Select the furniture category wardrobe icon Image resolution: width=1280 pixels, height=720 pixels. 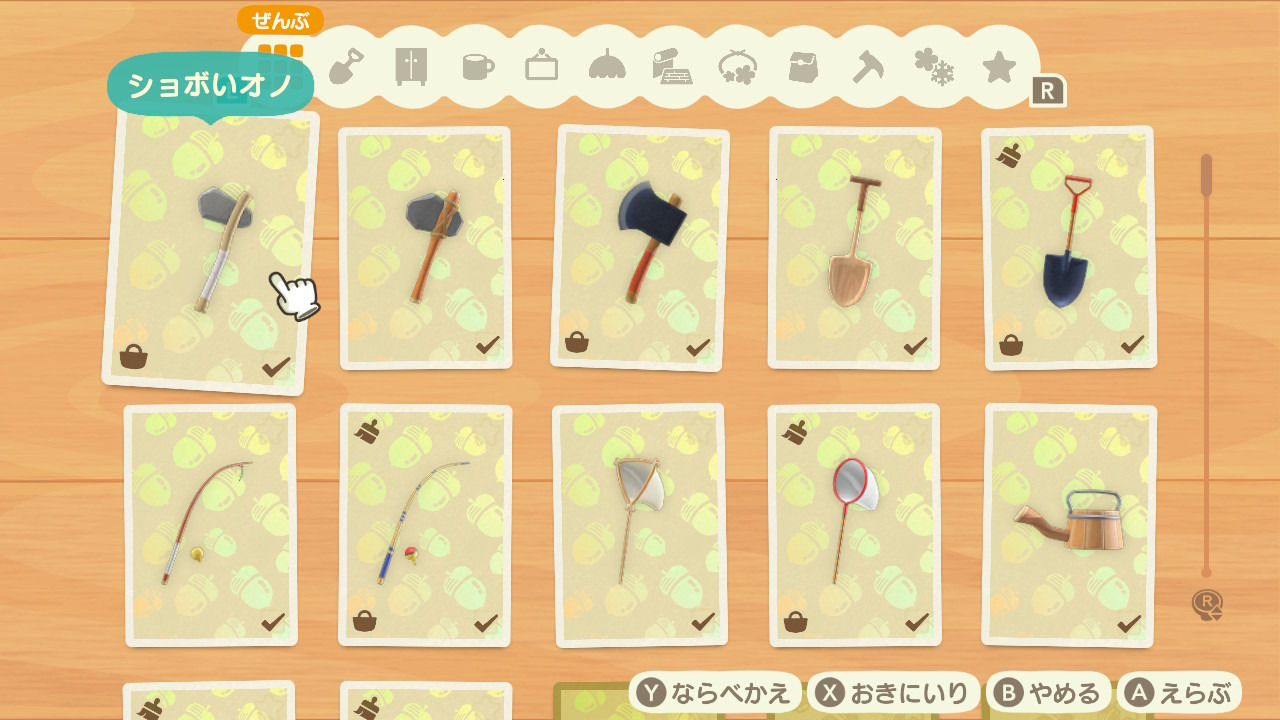(x=410, y=65)
